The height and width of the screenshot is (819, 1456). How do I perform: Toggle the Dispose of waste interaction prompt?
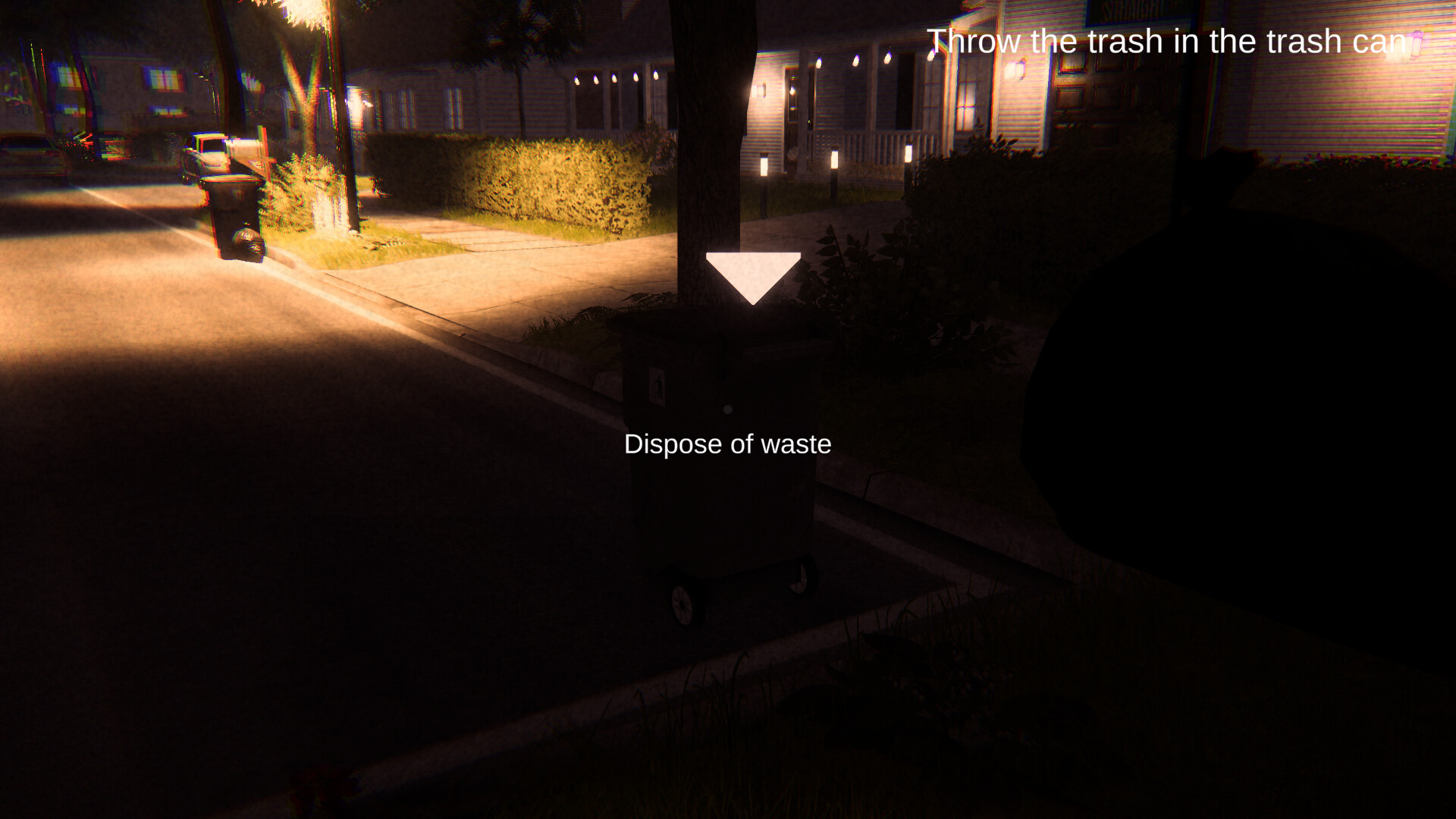pos(726,444)
